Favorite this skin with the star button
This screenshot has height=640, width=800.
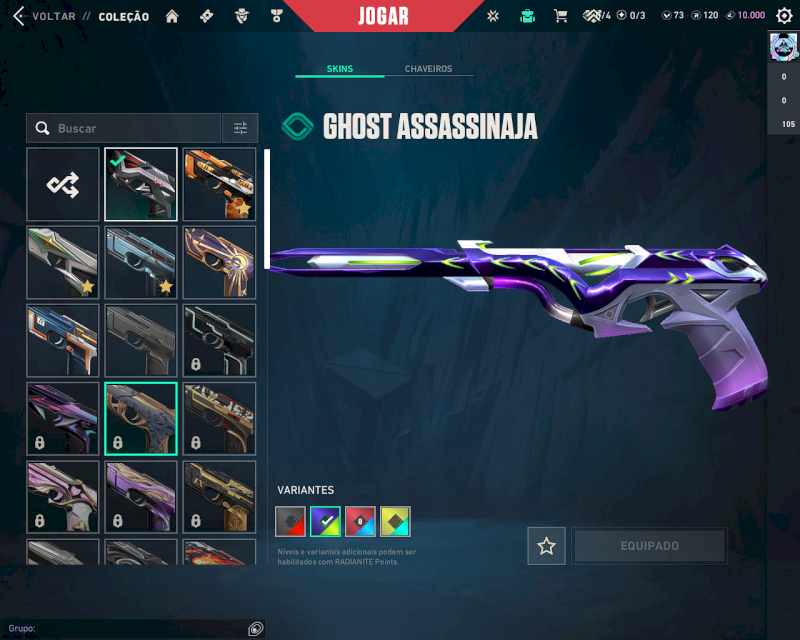tap(546, 546)
